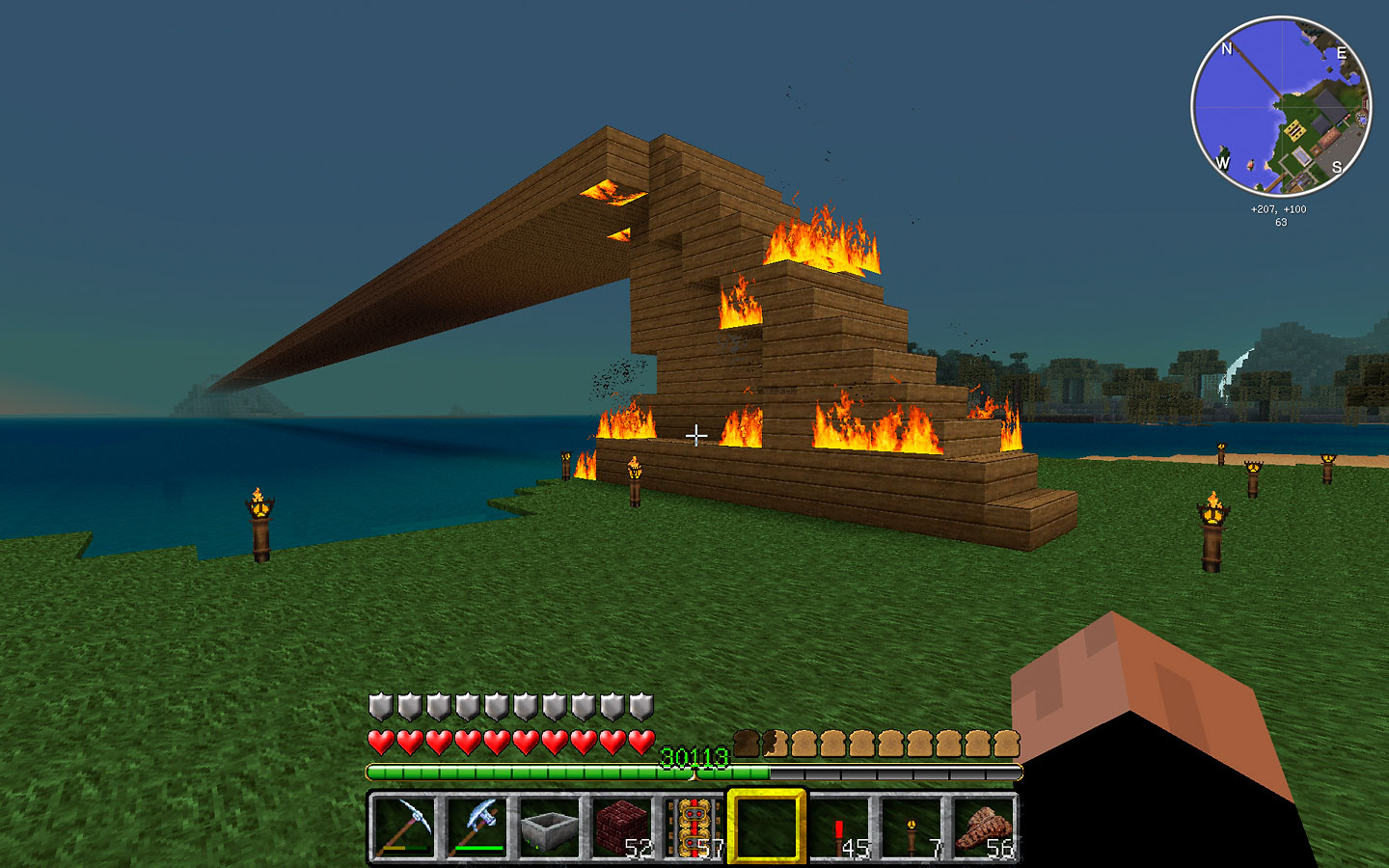This screenshot has width=1389, height=868.
Task: Choose the minecart in the hotbar
Action: (549, 827)
